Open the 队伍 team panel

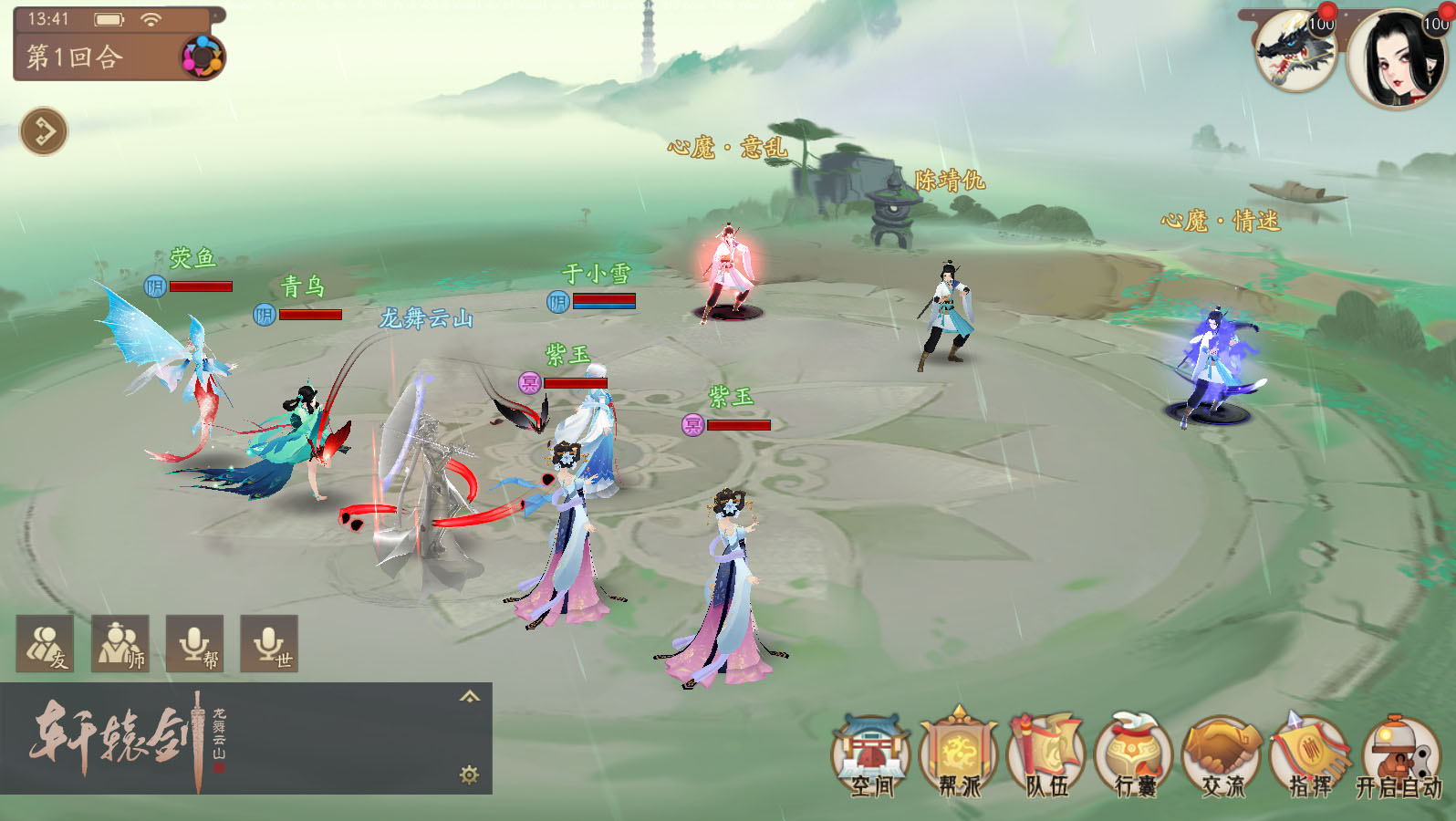coord(1046,757)
